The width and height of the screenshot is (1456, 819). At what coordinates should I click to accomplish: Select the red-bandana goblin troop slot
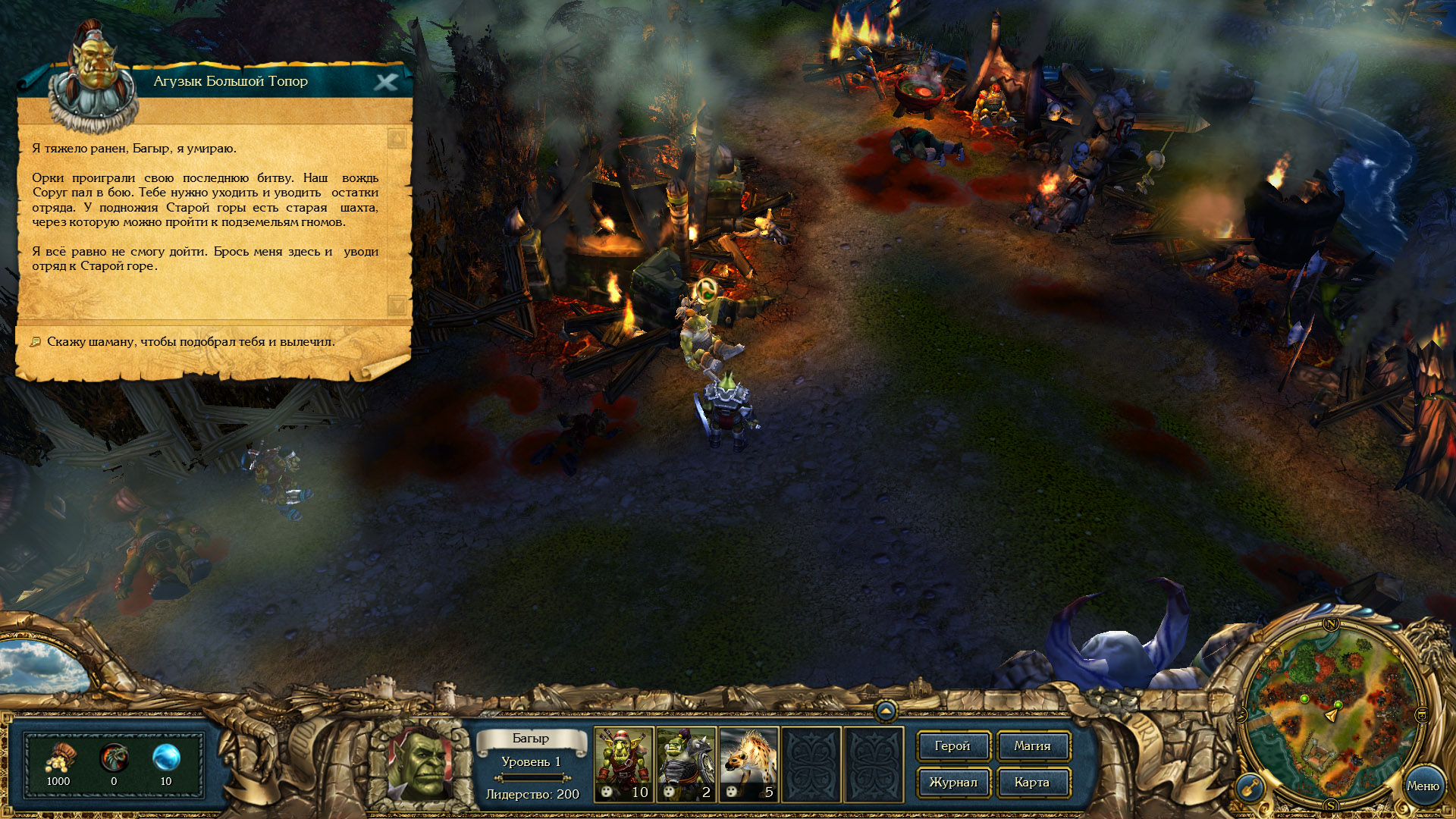coord(623,764)
